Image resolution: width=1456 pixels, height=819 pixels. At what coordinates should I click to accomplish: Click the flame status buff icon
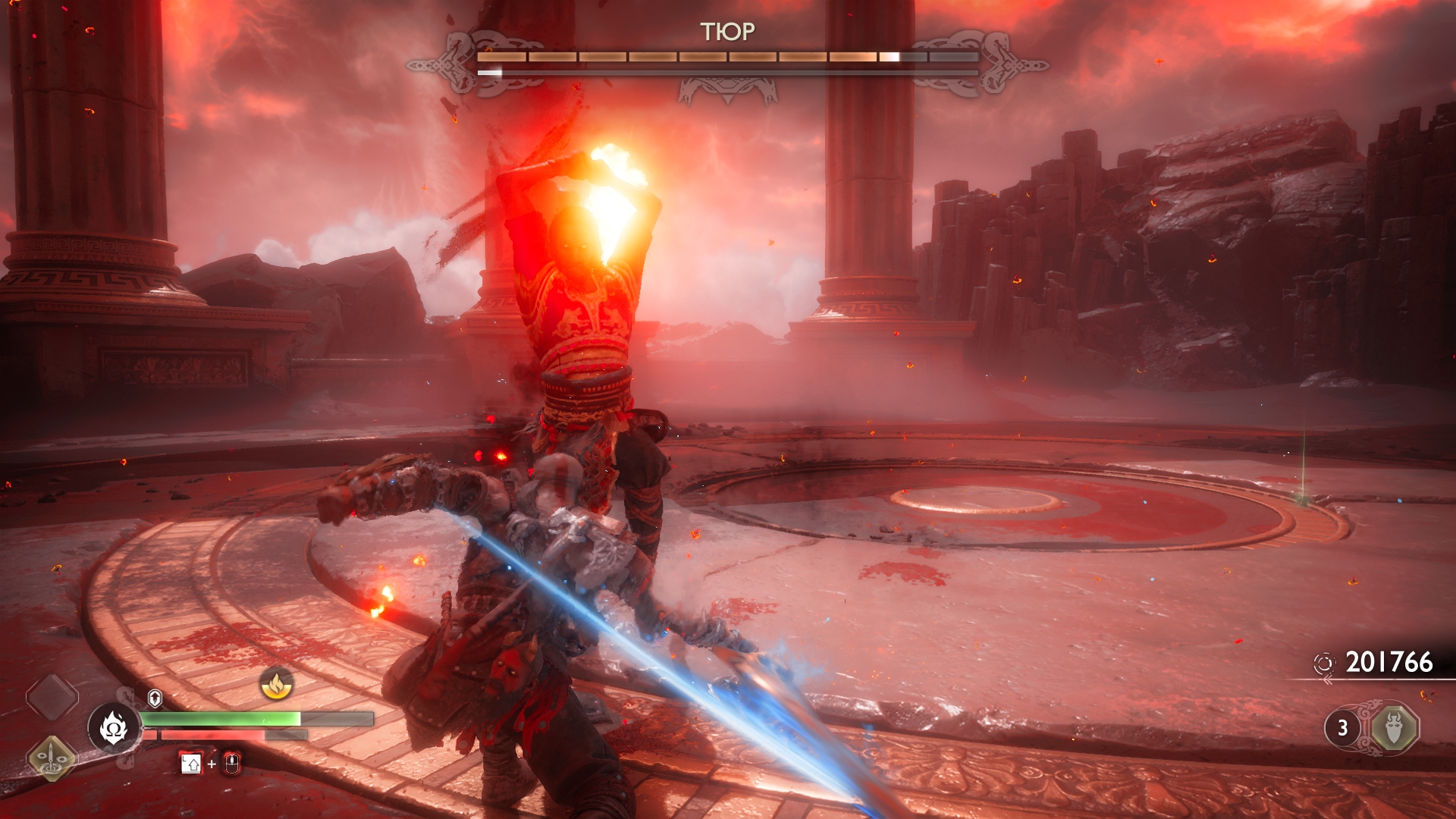click(277, 684)
